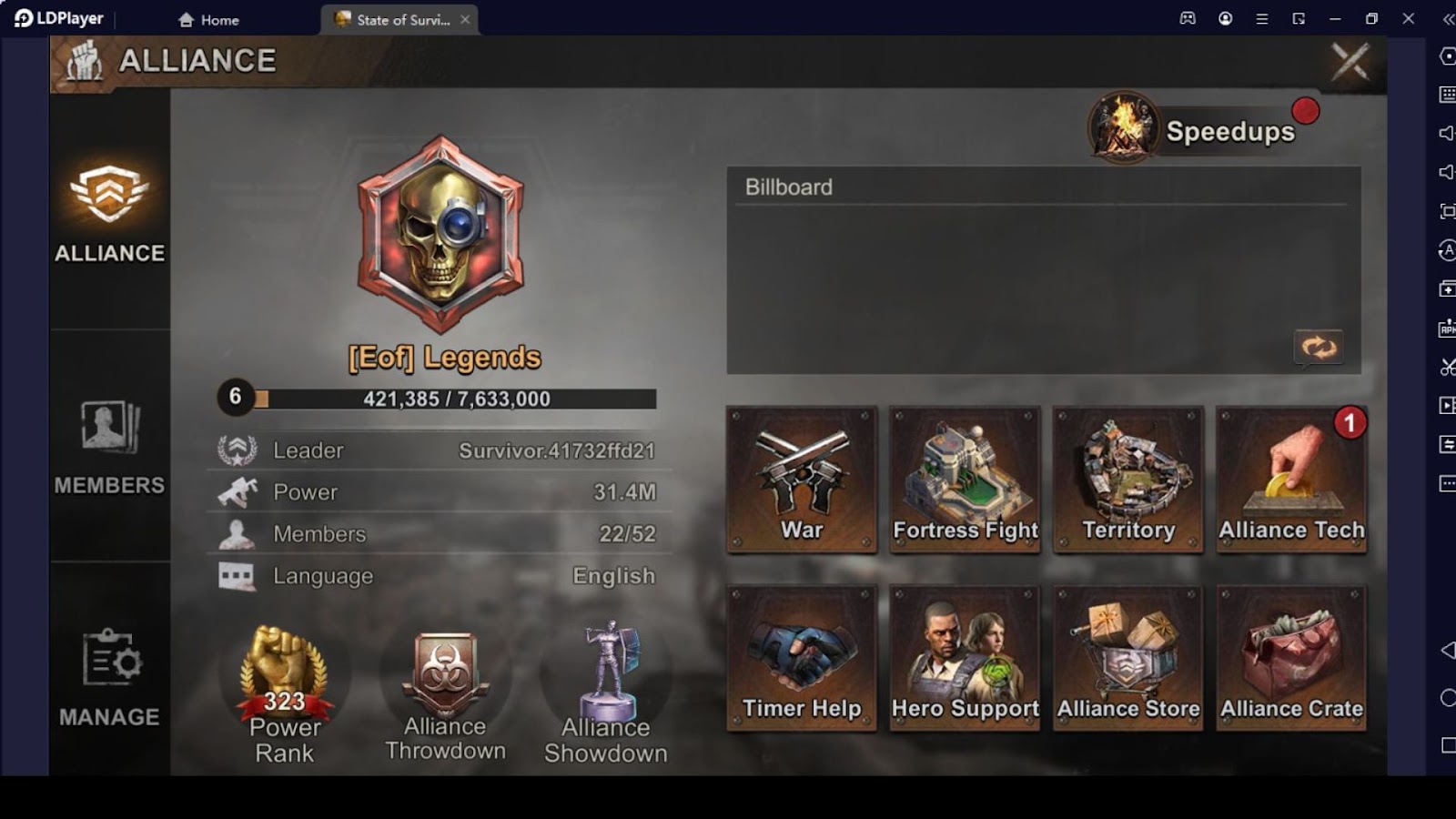Close the State of Survival emulator tab

(x=465, y=19)
